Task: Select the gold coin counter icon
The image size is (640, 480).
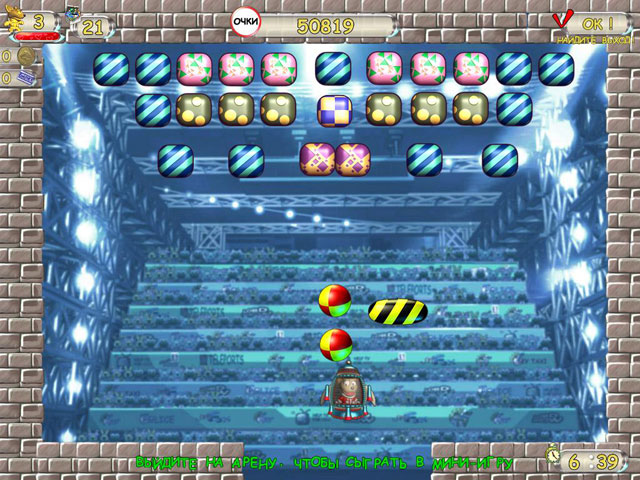Action: [x=24, y=56]
